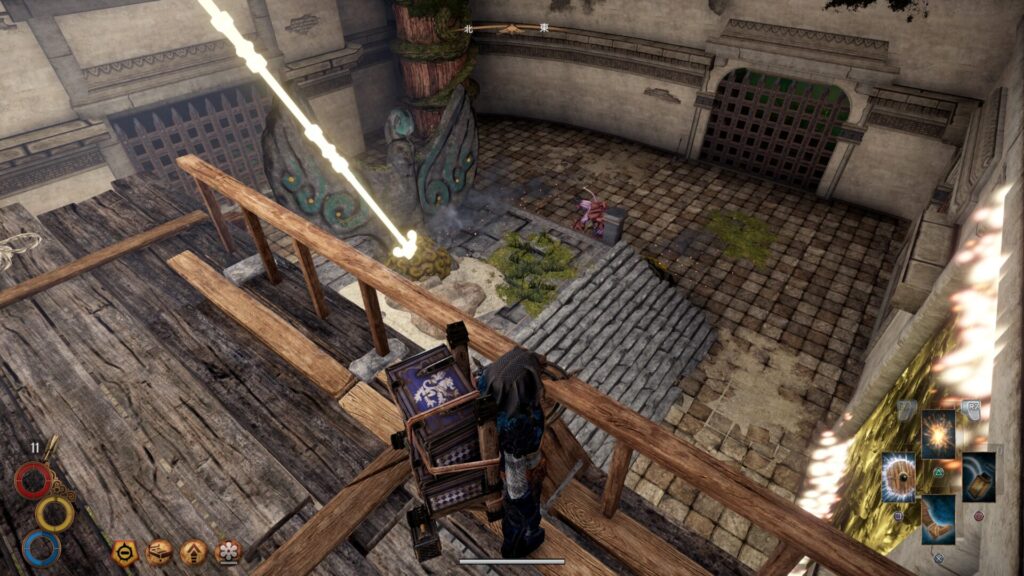Viewport: 1024px width, 576px height.
Task: Select the lantern quick slot item
Action: point(978,477)
